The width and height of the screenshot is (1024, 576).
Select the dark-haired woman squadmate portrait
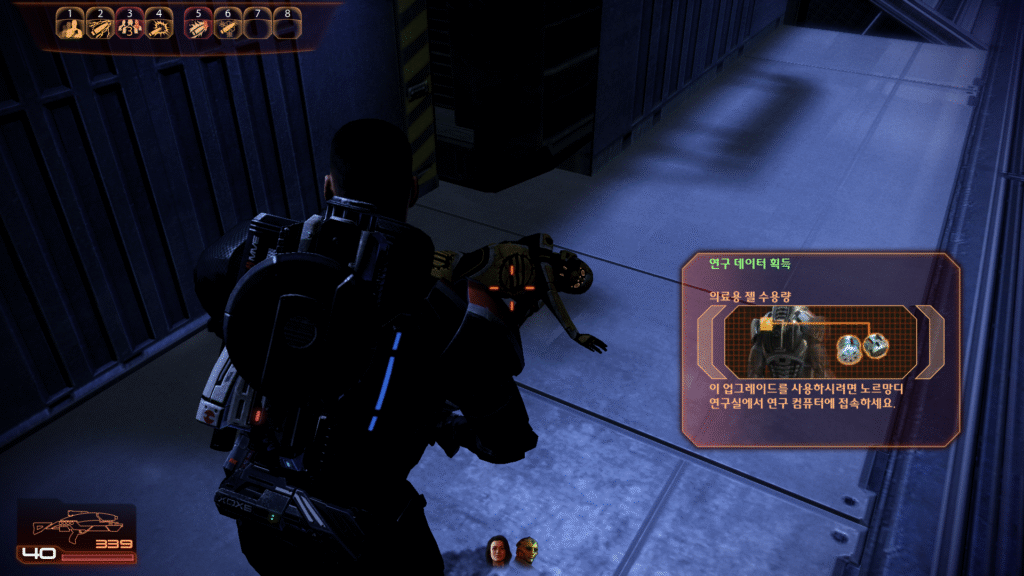pos(497,549)
